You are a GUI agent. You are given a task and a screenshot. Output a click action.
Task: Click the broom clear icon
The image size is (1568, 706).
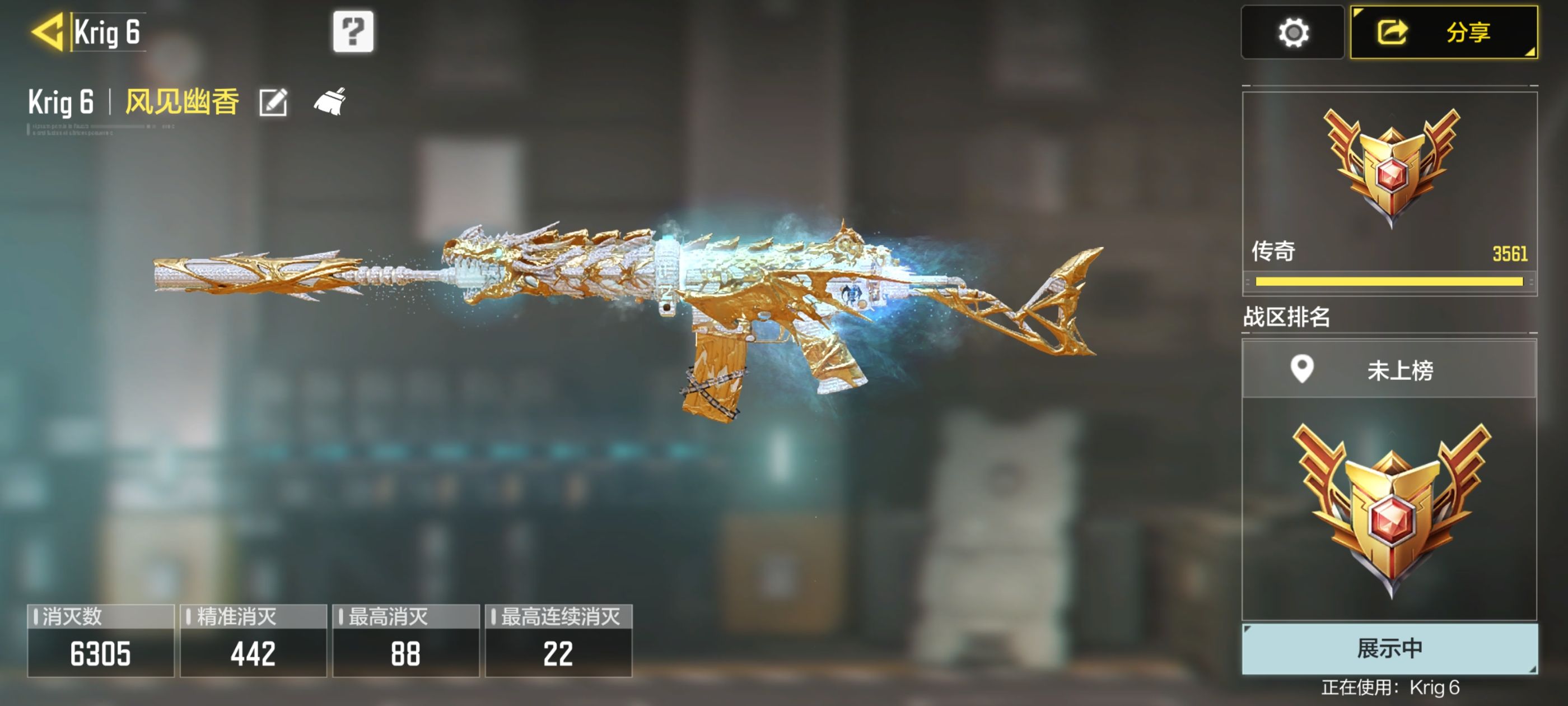[x=330, y=102]
